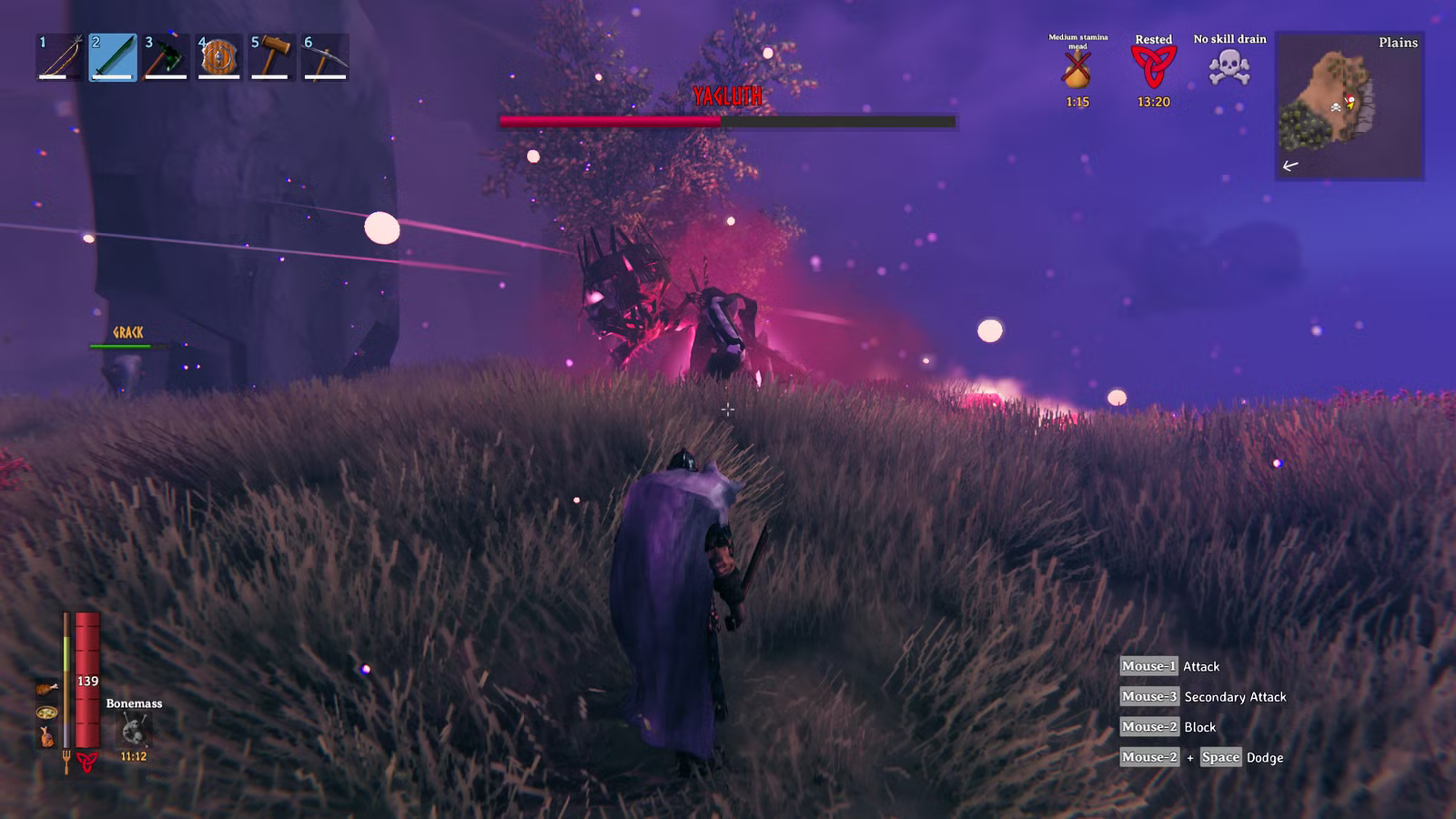The height and width of the screenshot is (819, 1456).
Task: Activate the Bonemass forsaken power icon
Action: [x=135, y=730]
